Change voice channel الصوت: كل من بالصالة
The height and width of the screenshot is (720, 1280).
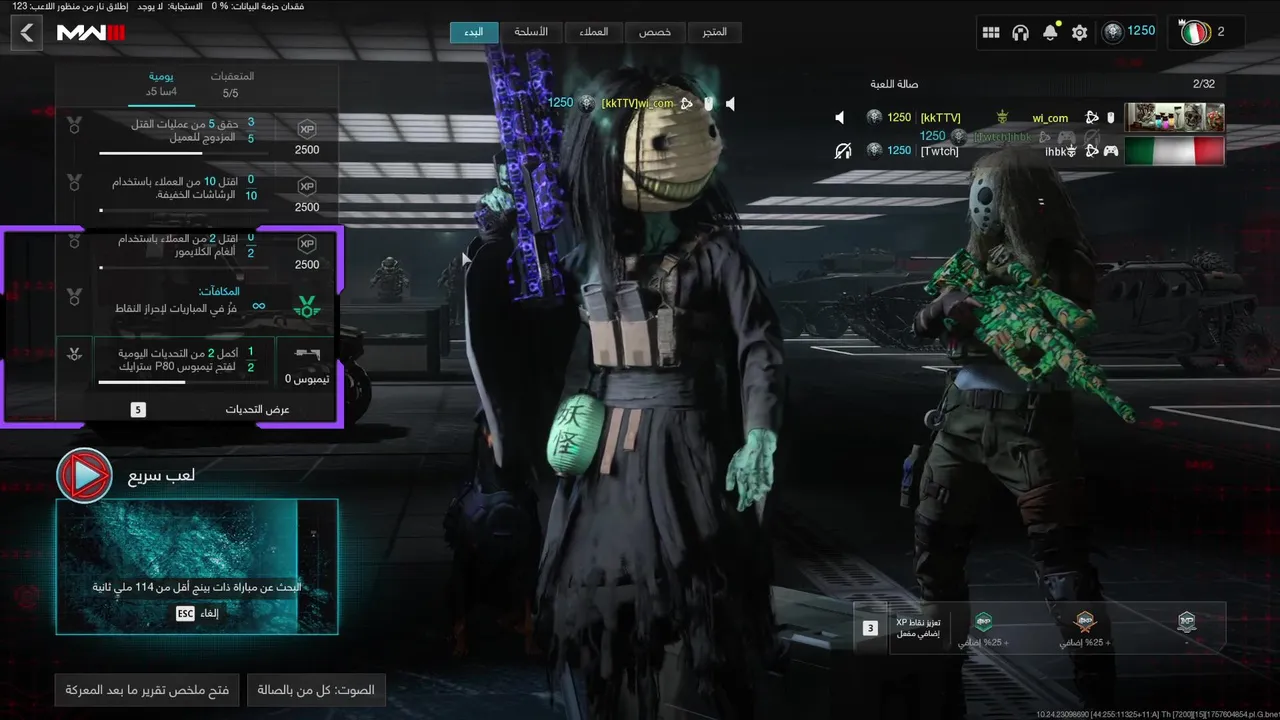pyautogui.click(x=316, y=690)
